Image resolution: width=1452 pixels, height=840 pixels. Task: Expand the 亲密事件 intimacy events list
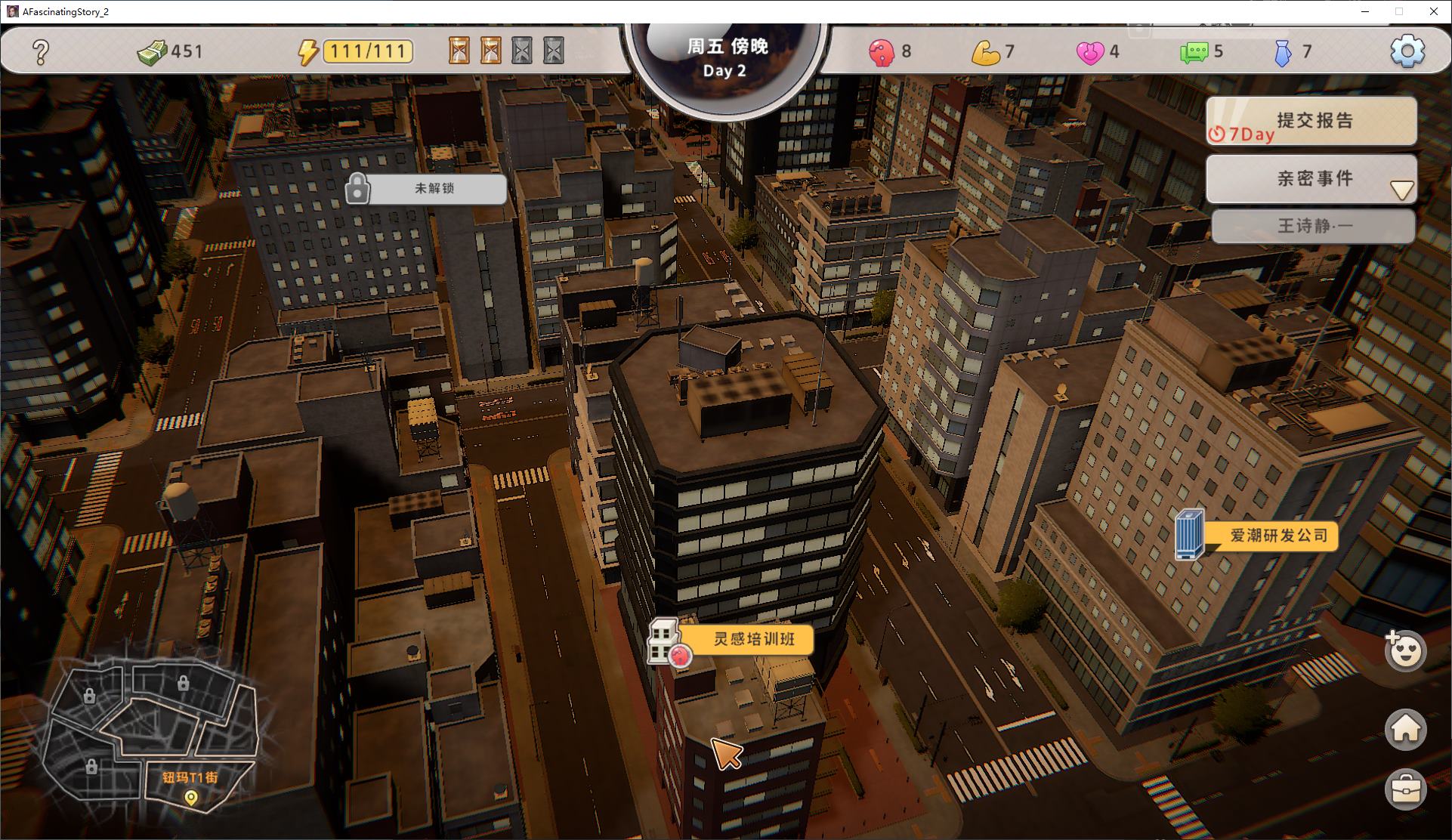[1401, 190]
